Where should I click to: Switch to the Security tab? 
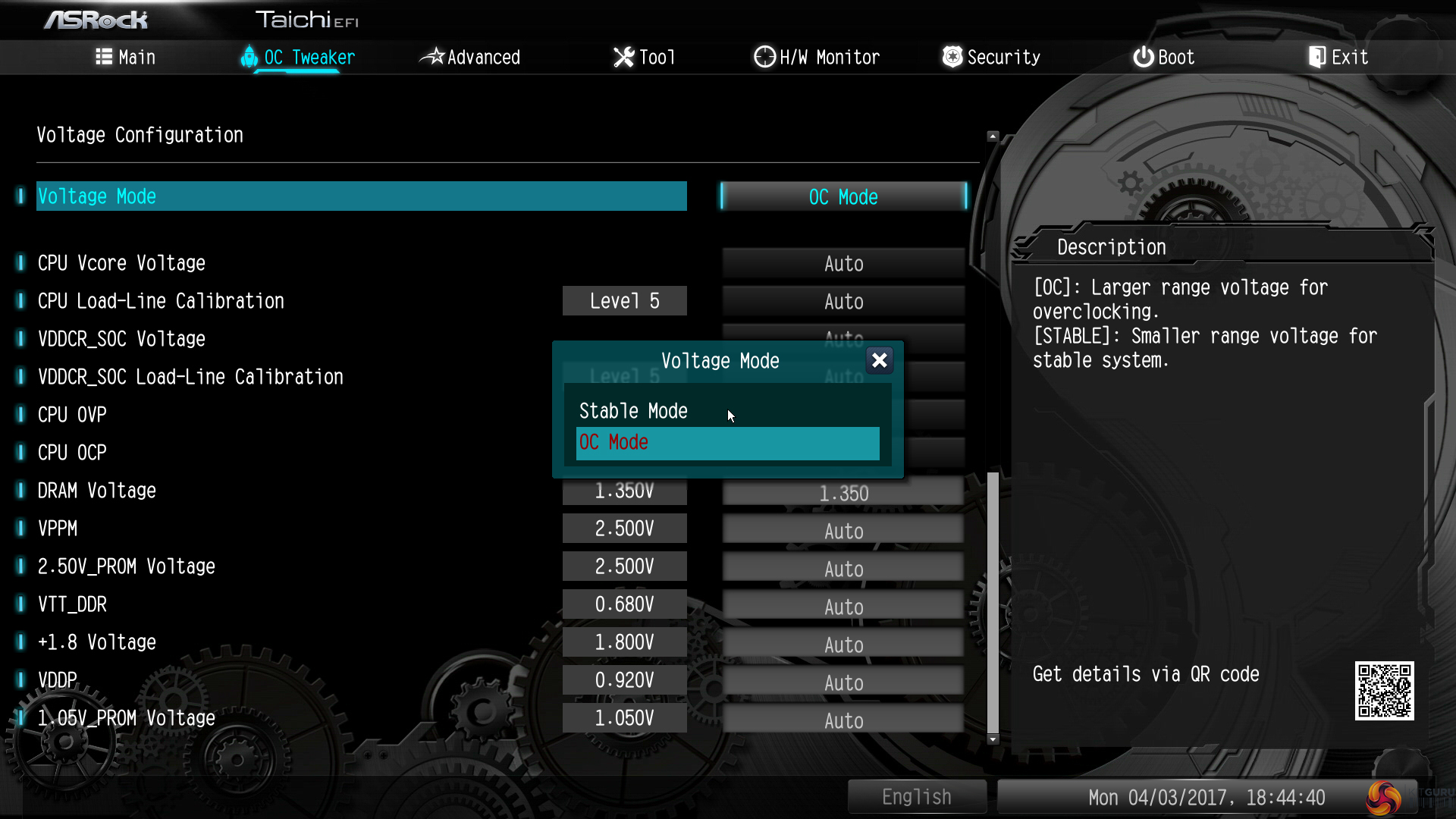click(x=991, y=58)
